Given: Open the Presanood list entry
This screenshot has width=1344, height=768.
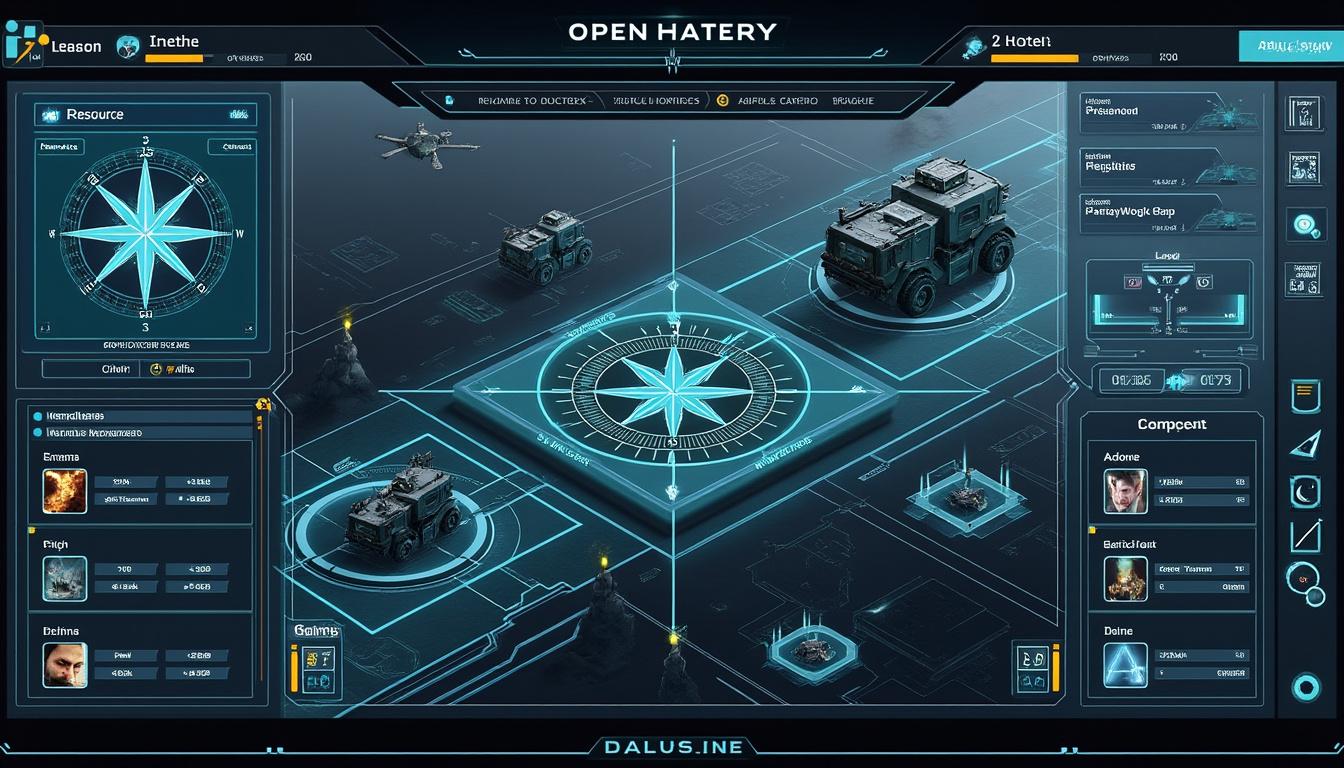Looking at the screenshot, I should click(1165, 112).
